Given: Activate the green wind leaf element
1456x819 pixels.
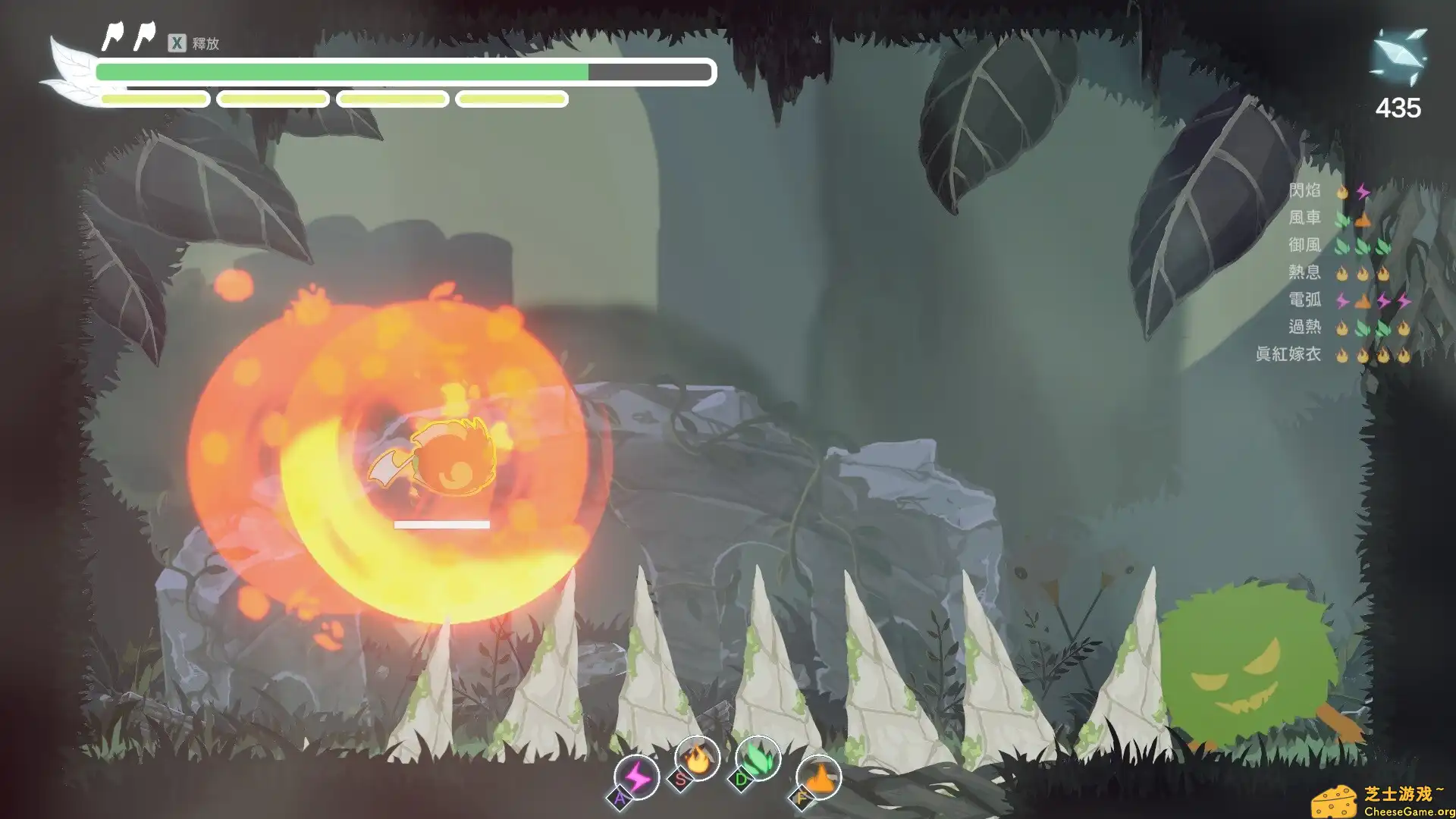Looking at the screenshot, I should click(758, 758).
